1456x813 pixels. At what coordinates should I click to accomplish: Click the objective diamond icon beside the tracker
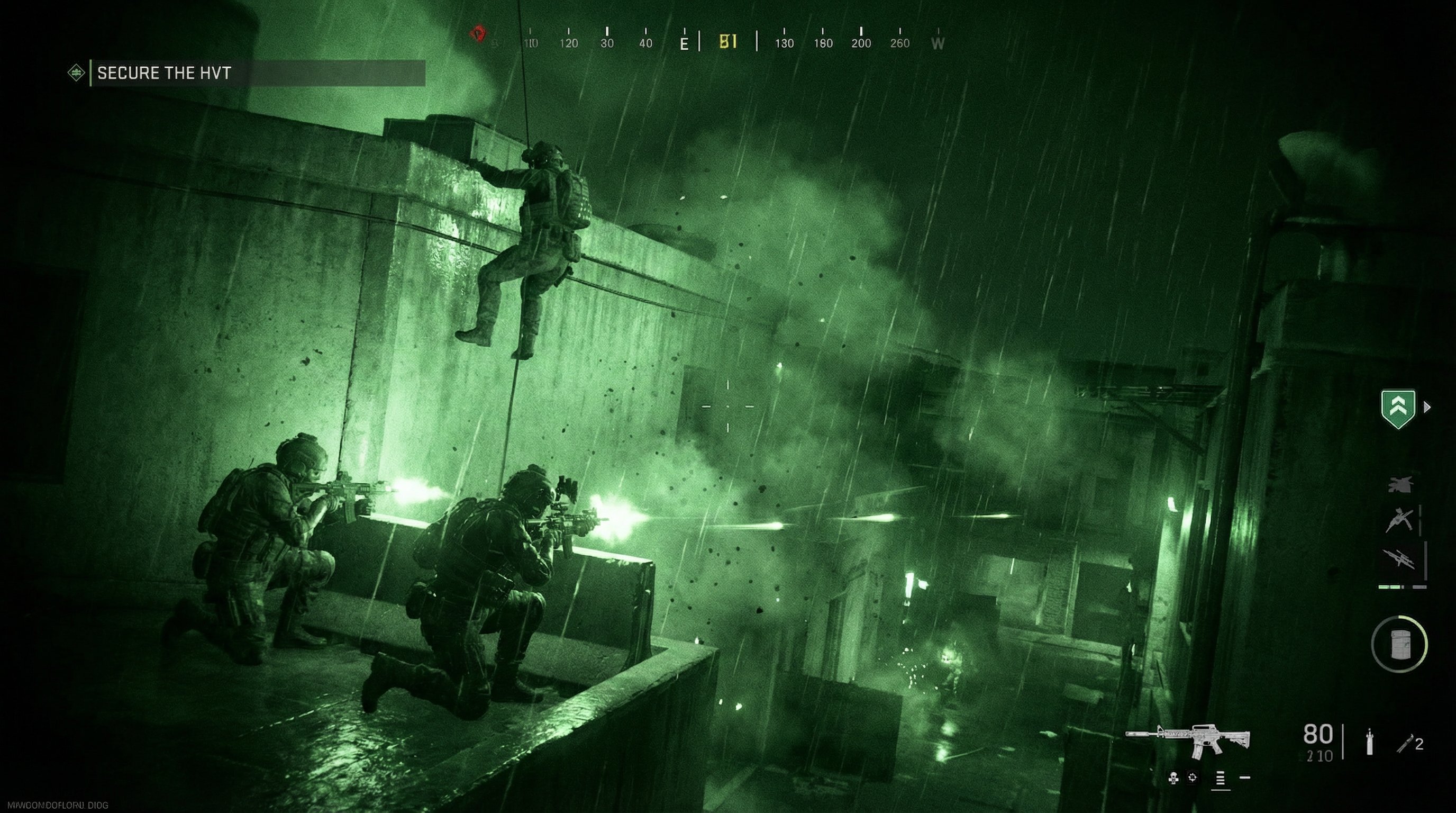[x=76, y=73]
